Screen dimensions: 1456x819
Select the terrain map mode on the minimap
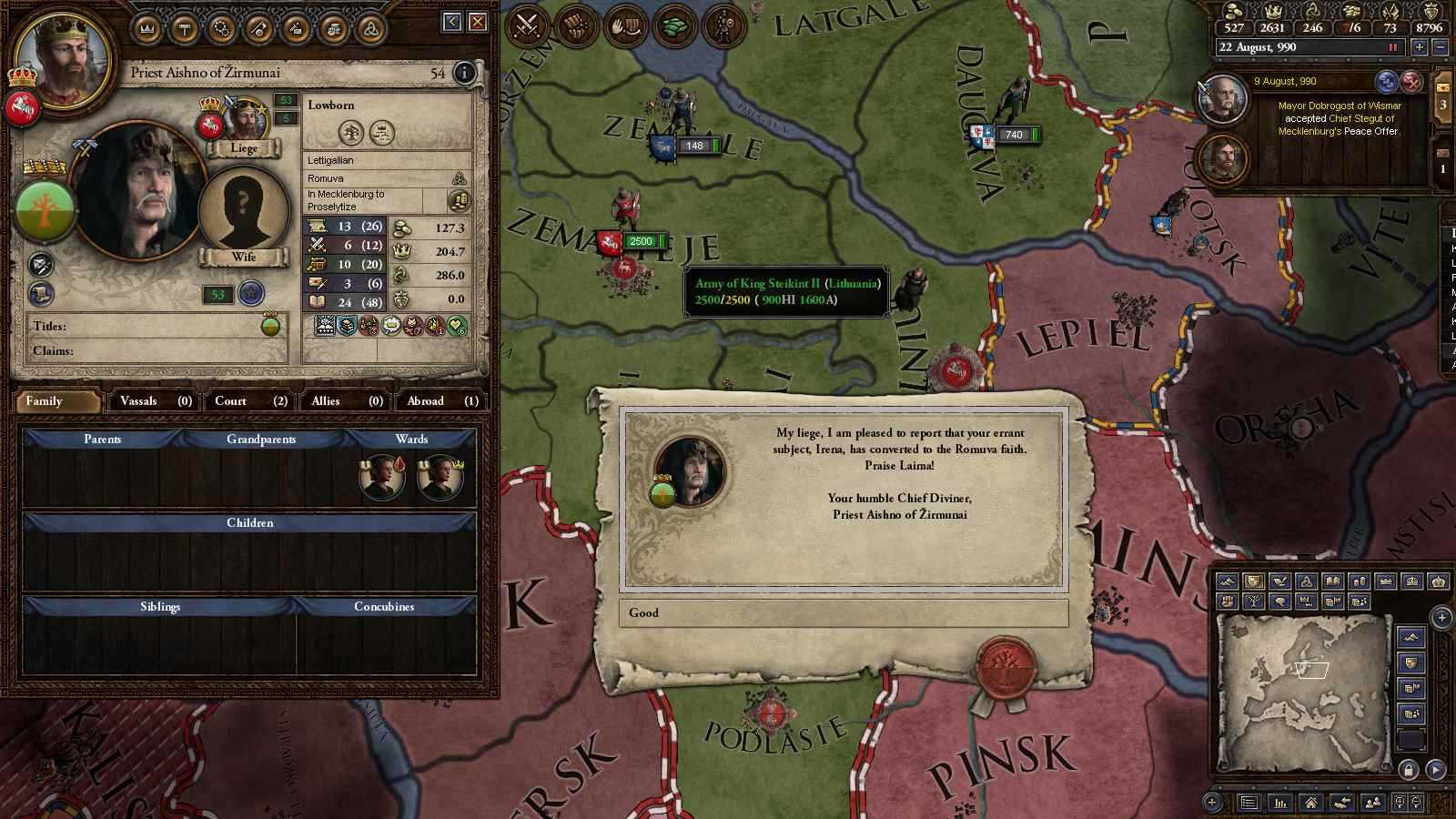[1228, 581]
